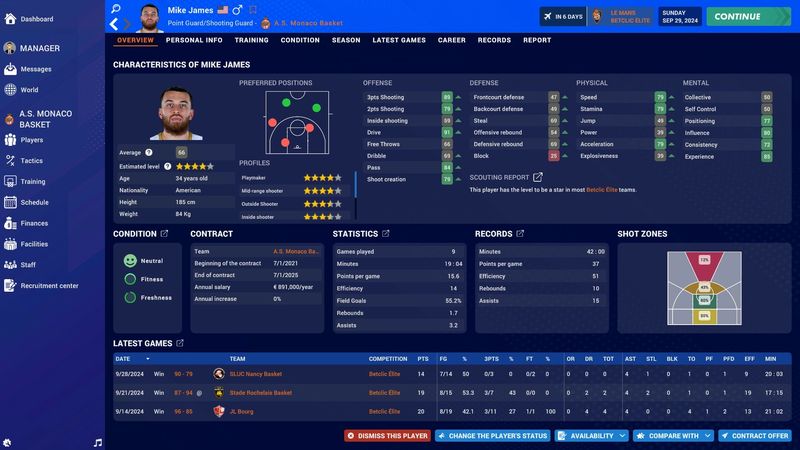Open the Tactics menu
800x450 pixels.
pyautogui.click(x=32, y=160)
